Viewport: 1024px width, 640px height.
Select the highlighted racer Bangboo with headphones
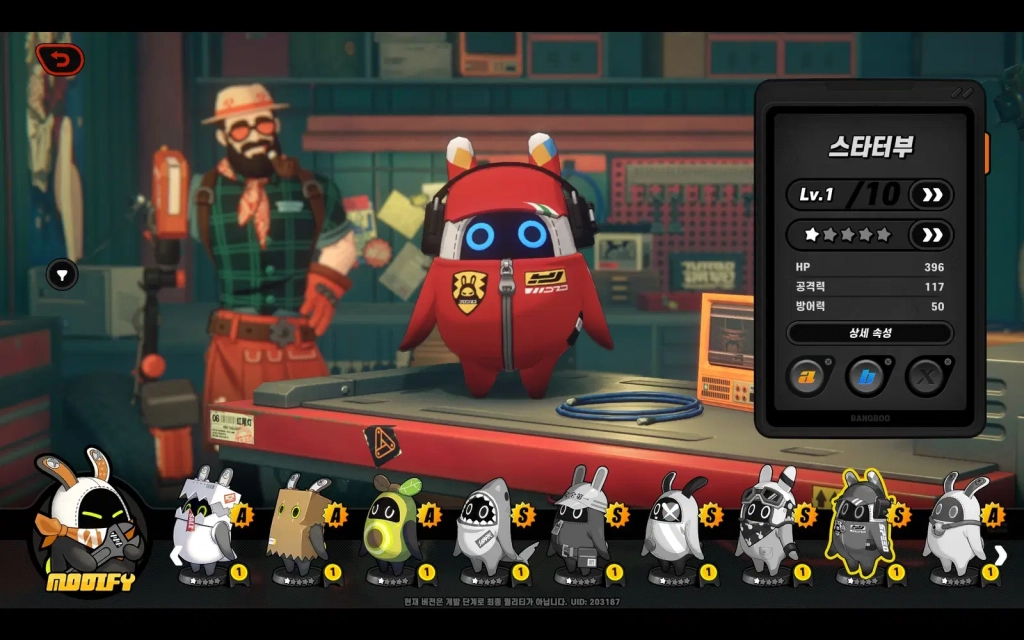point(863,524)
